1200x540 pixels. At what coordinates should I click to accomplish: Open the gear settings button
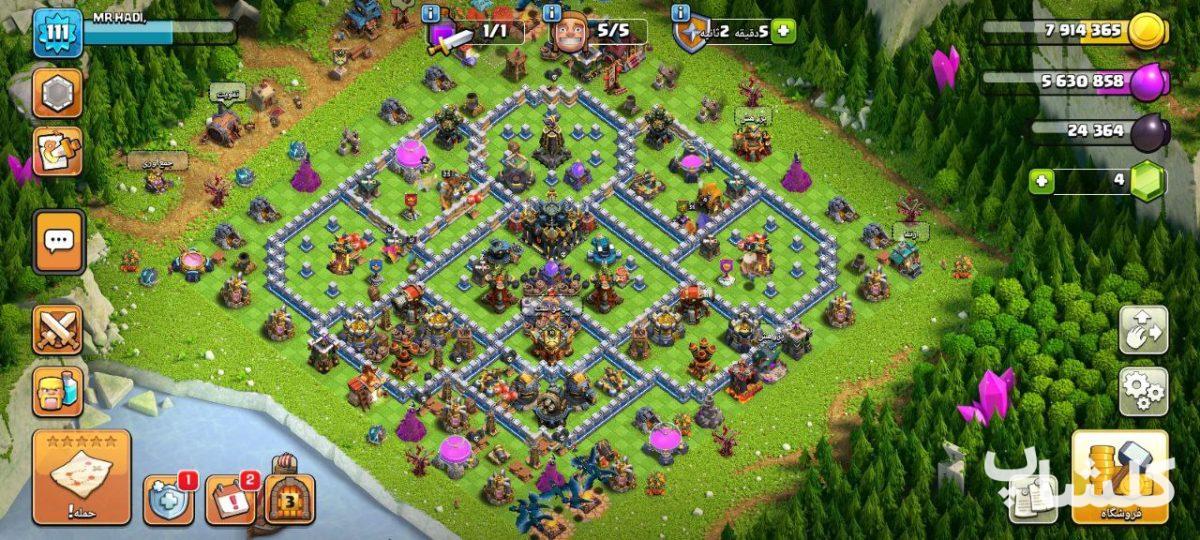(x=1143, y=391)
